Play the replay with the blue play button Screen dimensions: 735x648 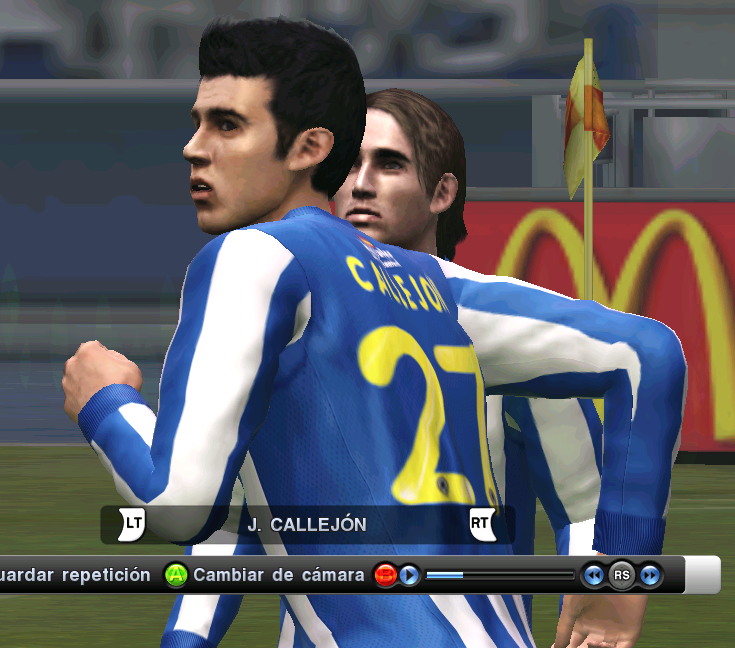410,576
